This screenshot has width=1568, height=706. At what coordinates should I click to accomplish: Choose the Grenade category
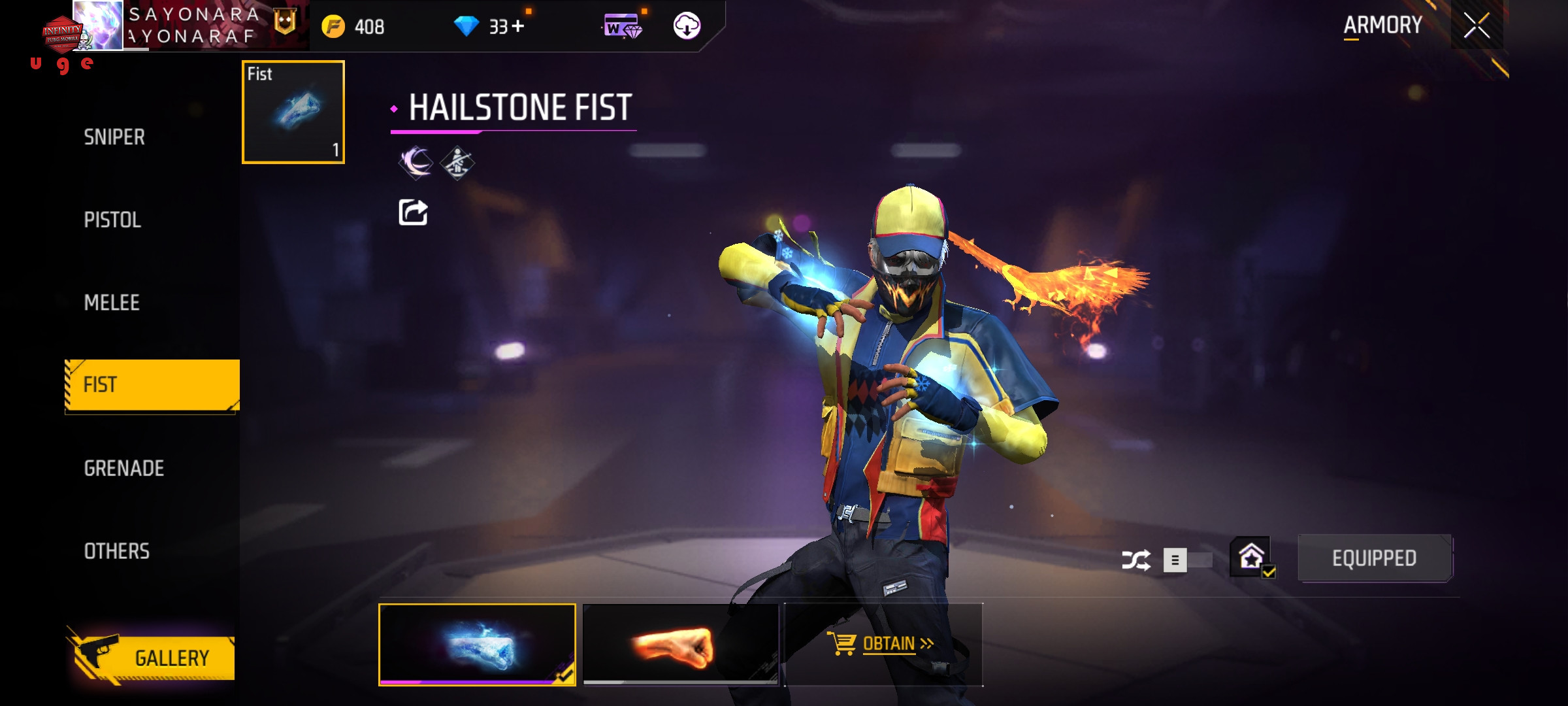click(124, 468)
